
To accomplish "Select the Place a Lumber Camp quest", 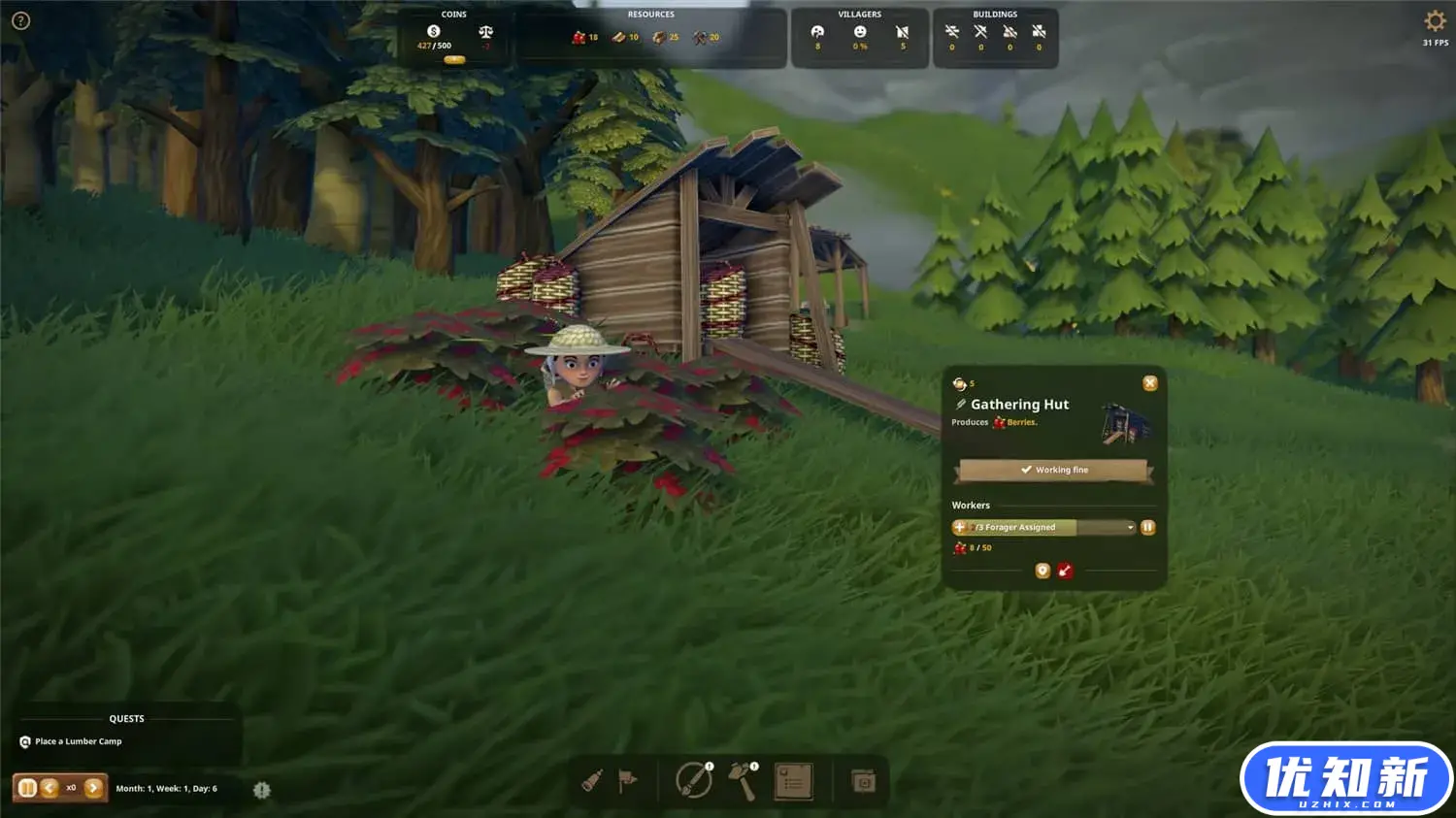I will [78, 741].
